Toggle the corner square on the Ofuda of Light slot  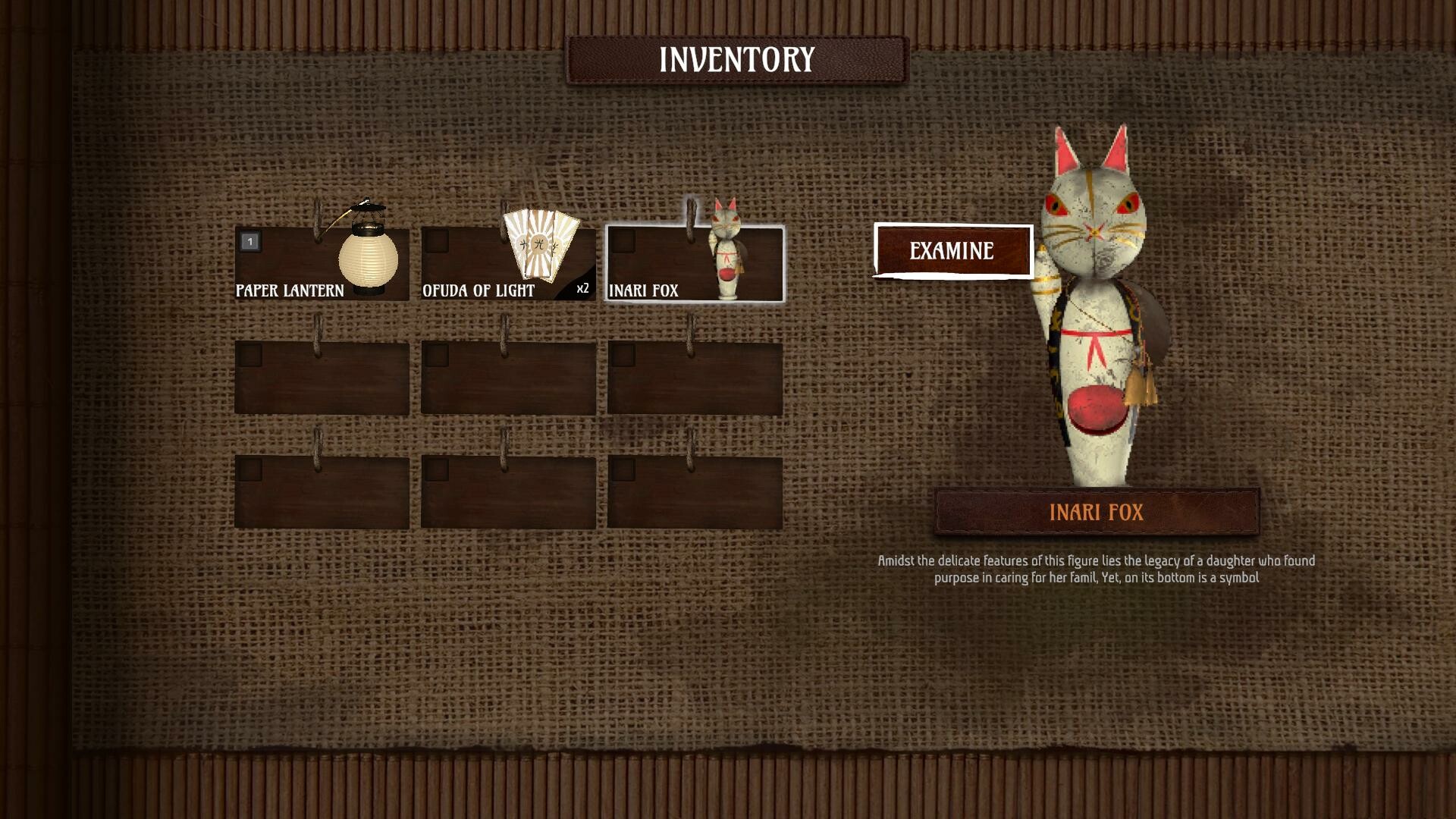(437, 242)
